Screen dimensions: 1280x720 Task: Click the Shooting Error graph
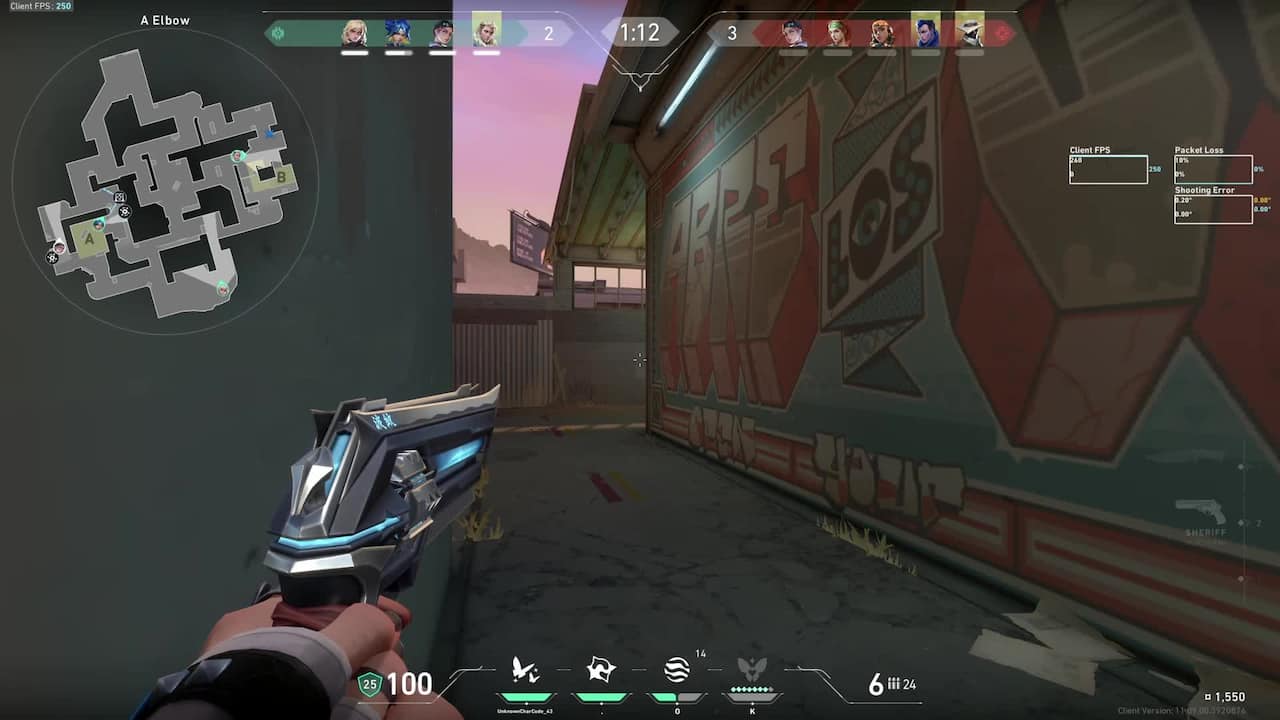(1213, 208)
